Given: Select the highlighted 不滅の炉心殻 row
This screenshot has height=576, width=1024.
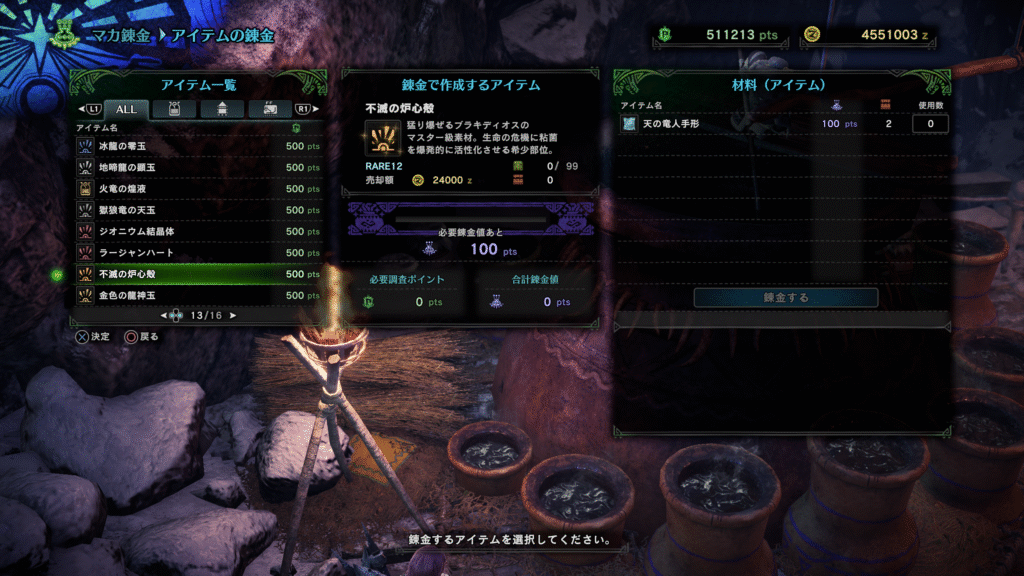Looking at the screenshot, I should (198, 274).
